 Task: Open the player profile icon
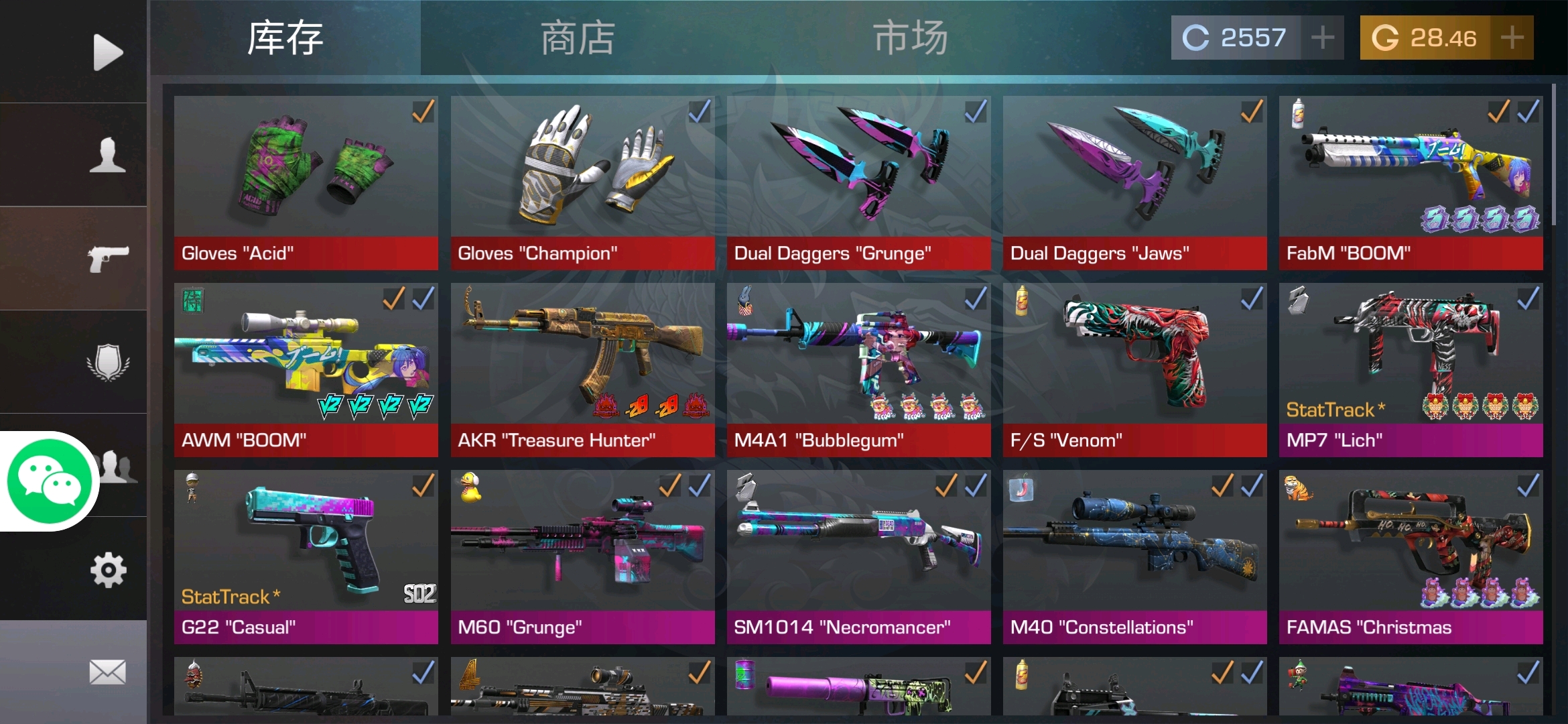pyautogui.click(x=107, y=155)
